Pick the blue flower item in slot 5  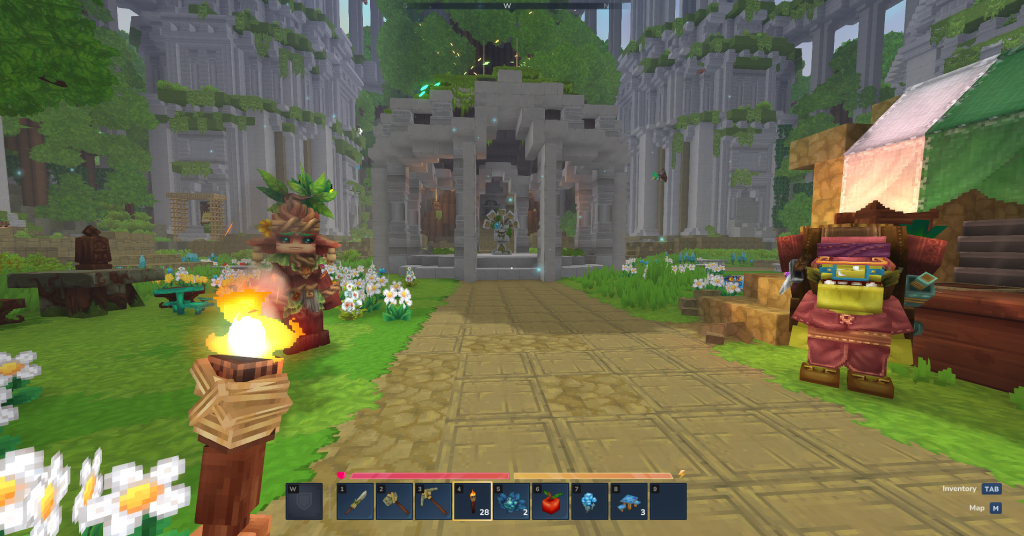pos(511,501)
